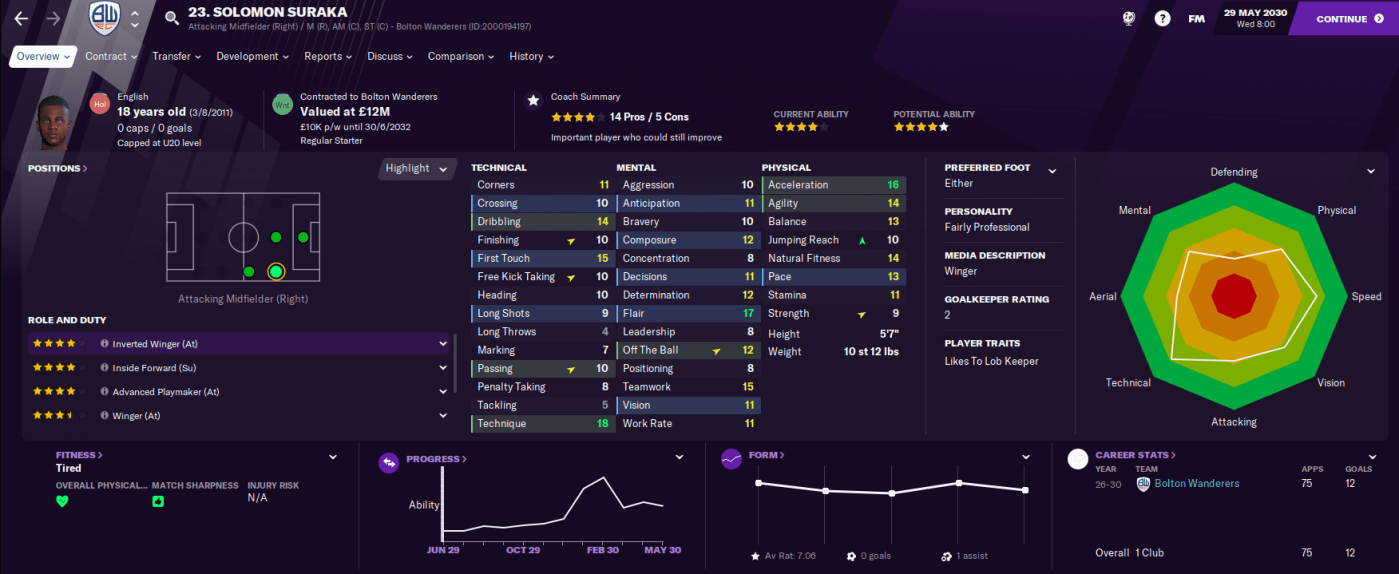1399x574 pixels.
Task: Open the FM menu
Action: (1196, 18)
